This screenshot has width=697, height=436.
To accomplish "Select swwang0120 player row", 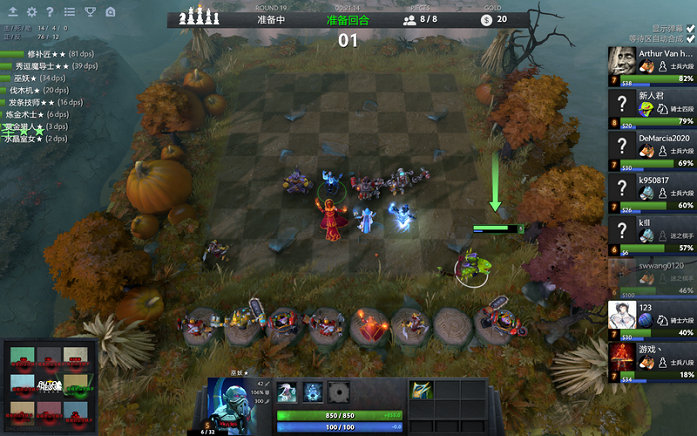I will point(651,277).
